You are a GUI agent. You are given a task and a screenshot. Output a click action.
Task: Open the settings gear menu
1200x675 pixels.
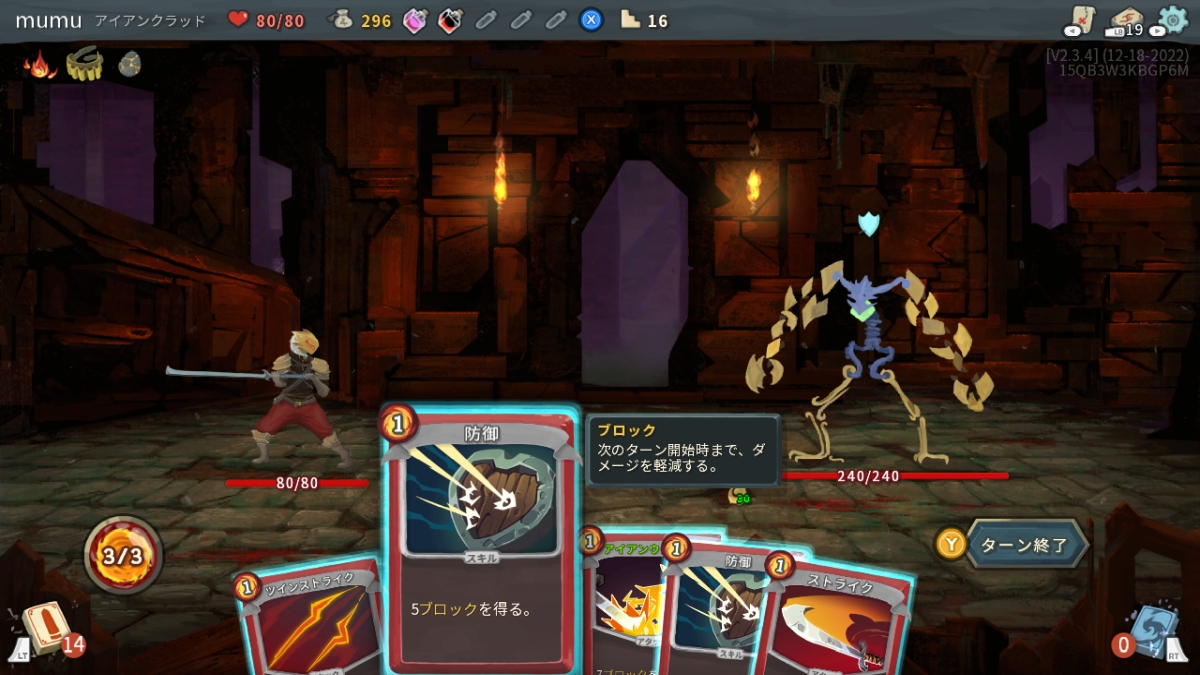coord(1172,20)
